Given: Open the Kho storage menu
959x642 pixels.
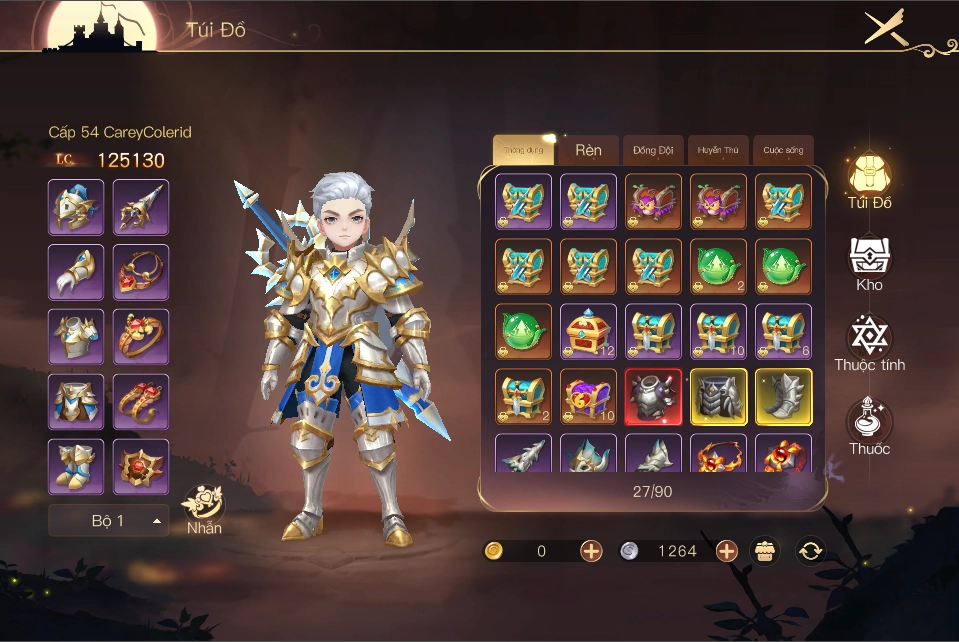Looking at the screenshot, I should tap(869, 264).
